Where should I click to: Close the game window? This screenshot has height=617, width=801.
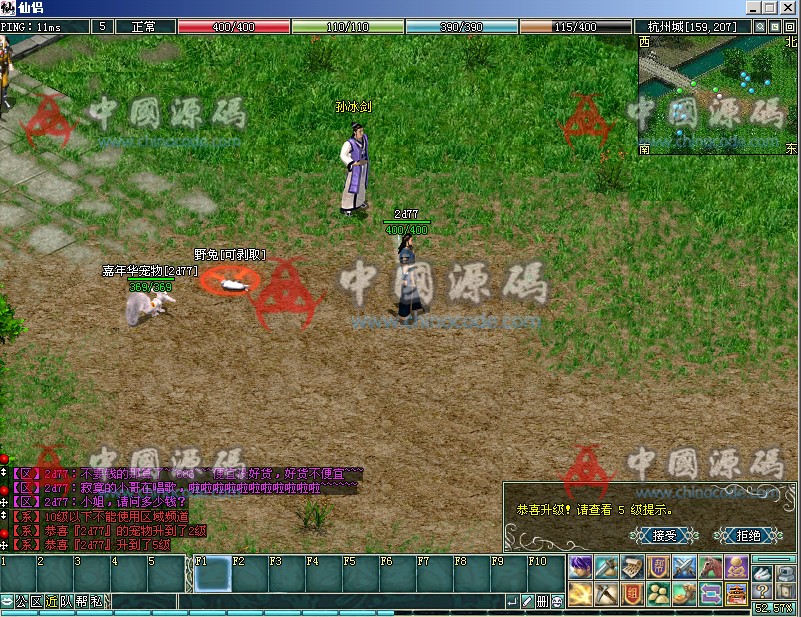790,8
